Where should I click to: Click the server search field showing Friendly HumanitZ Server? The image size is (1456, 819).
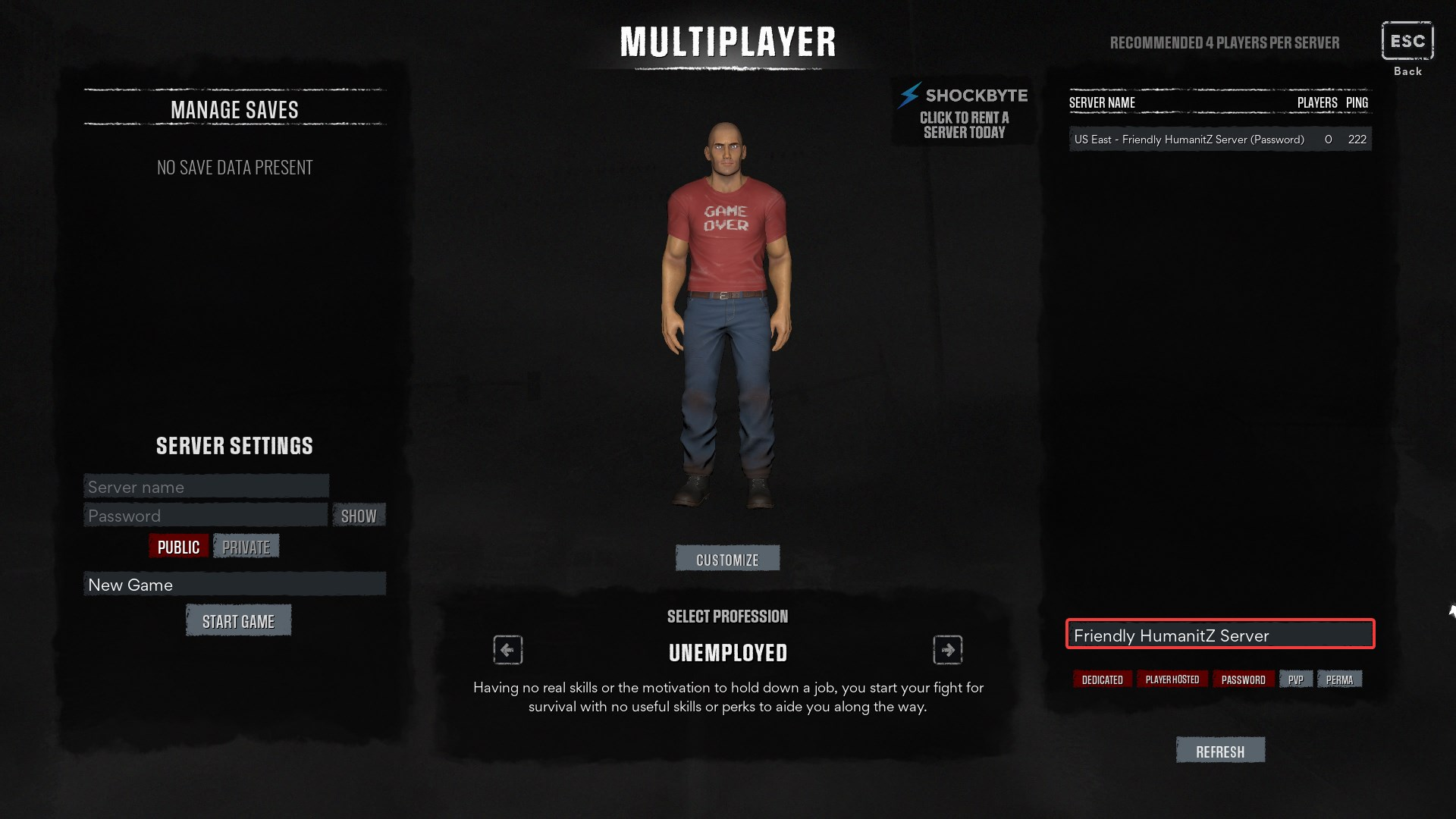[1219, 635]
